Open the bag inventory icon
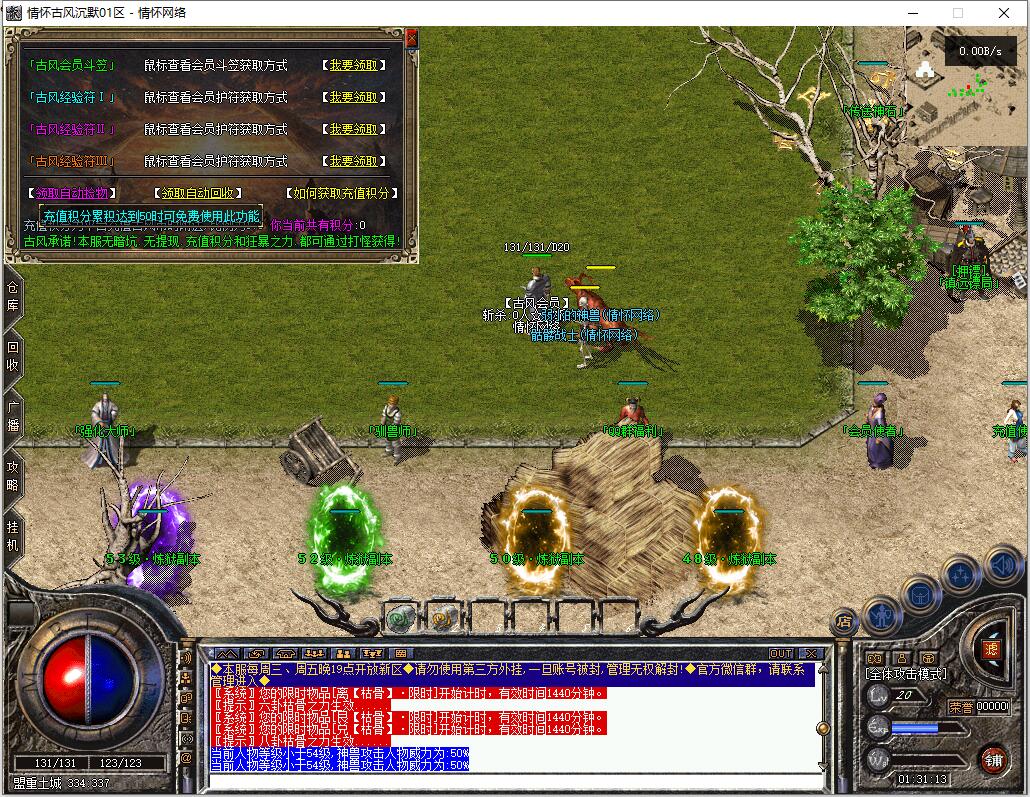The image size is (1030, 797). coord(921,596)
